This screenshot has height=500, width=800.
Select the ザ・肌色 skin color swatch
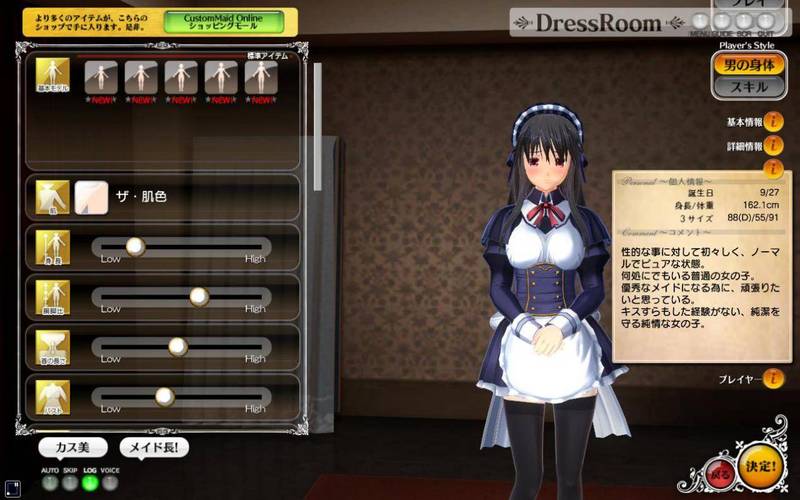91,196
